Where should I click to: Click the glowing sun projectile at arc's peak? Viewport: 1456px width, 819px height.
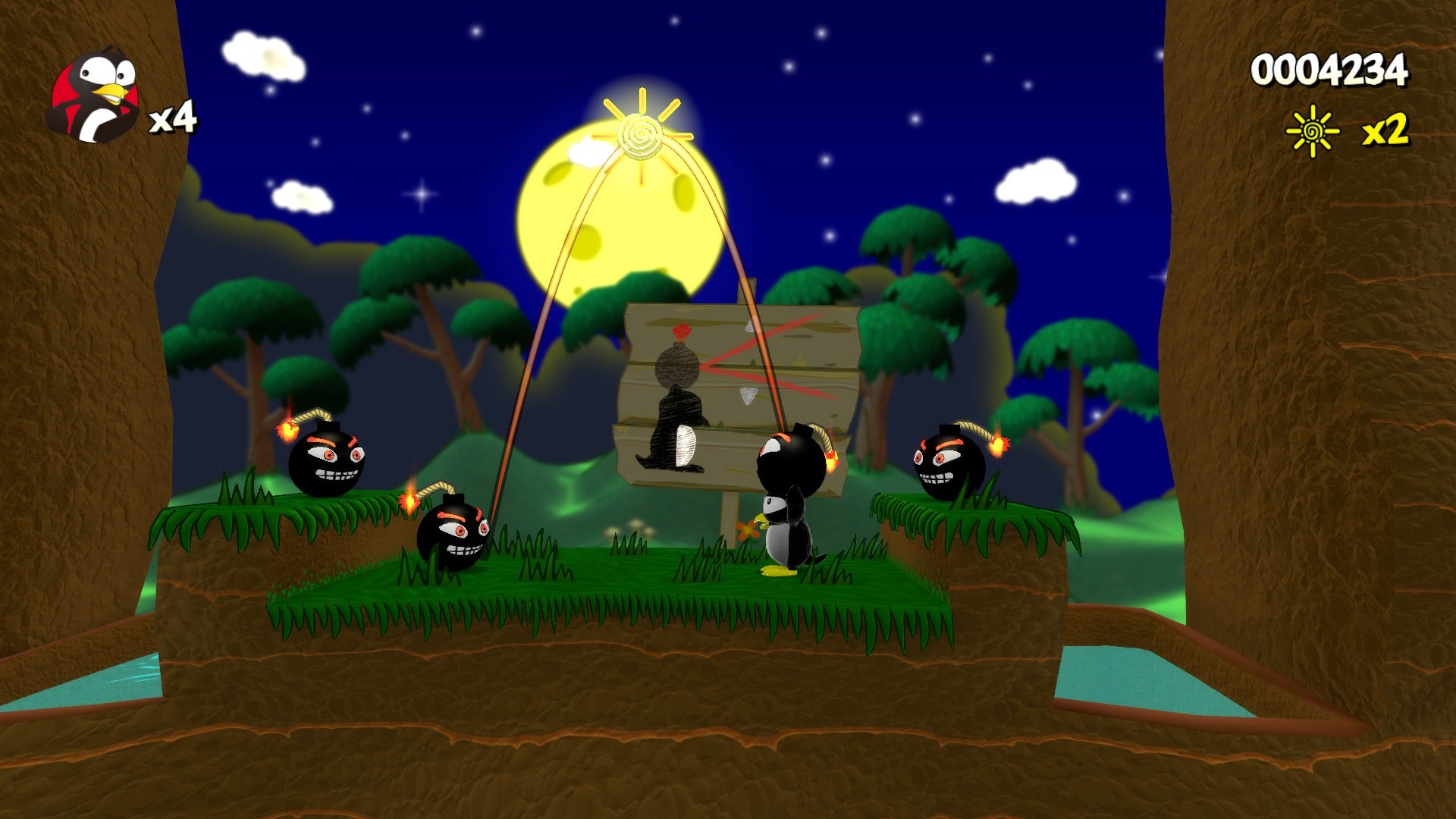[641, 136]
